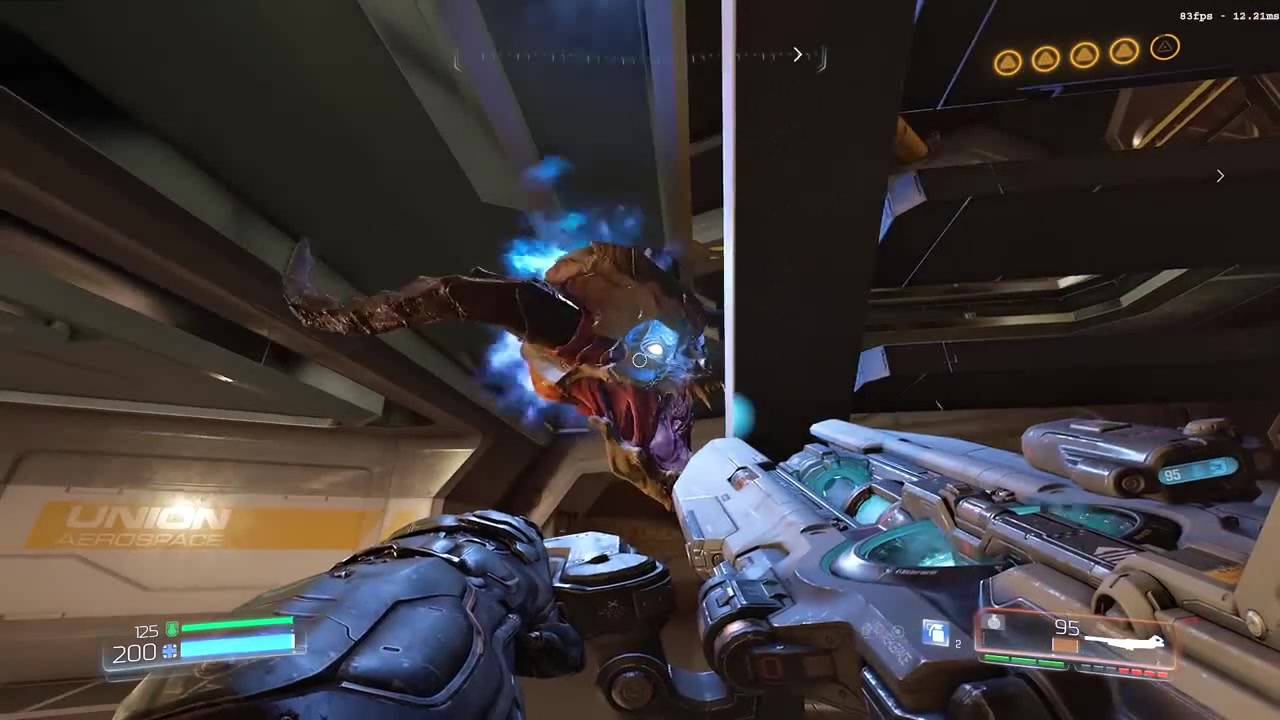Select the white weapon silhouette icon

click(x=1124, y=642)
